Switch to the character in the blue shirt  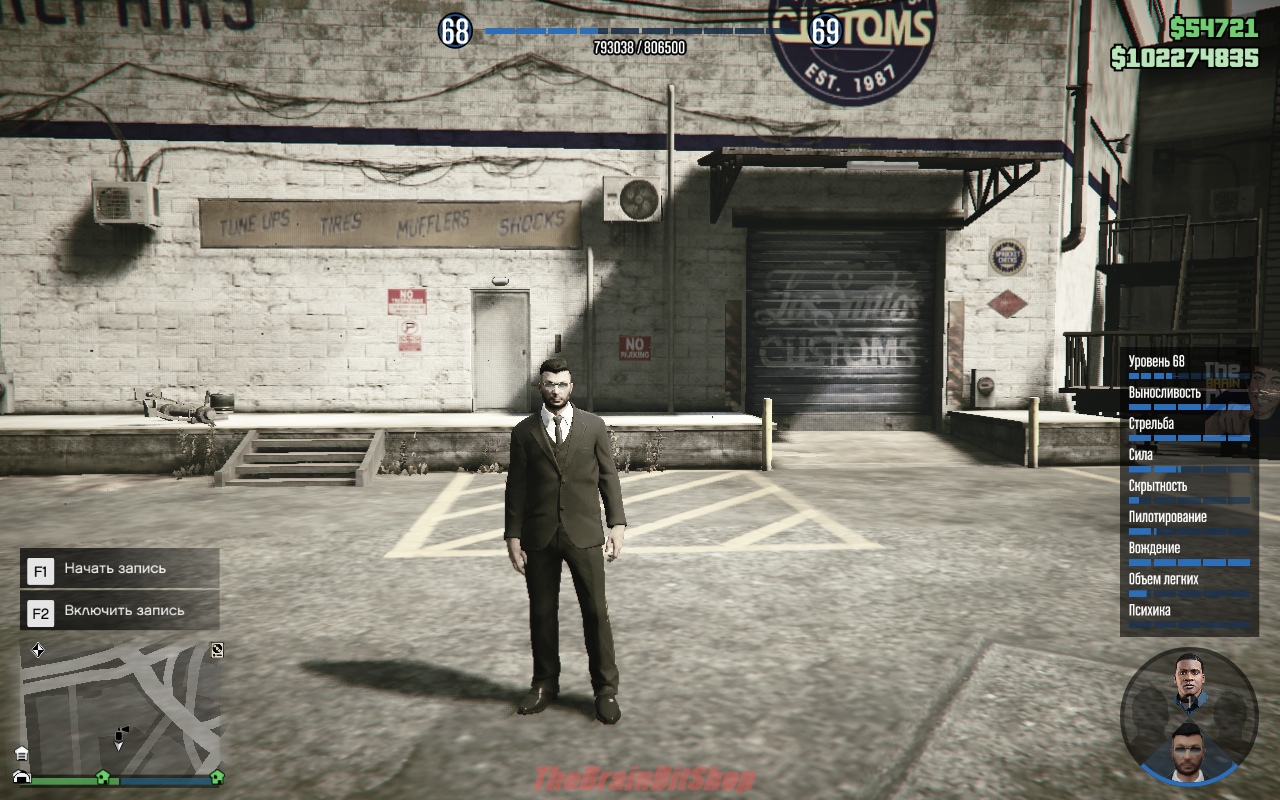(1187, 683)
